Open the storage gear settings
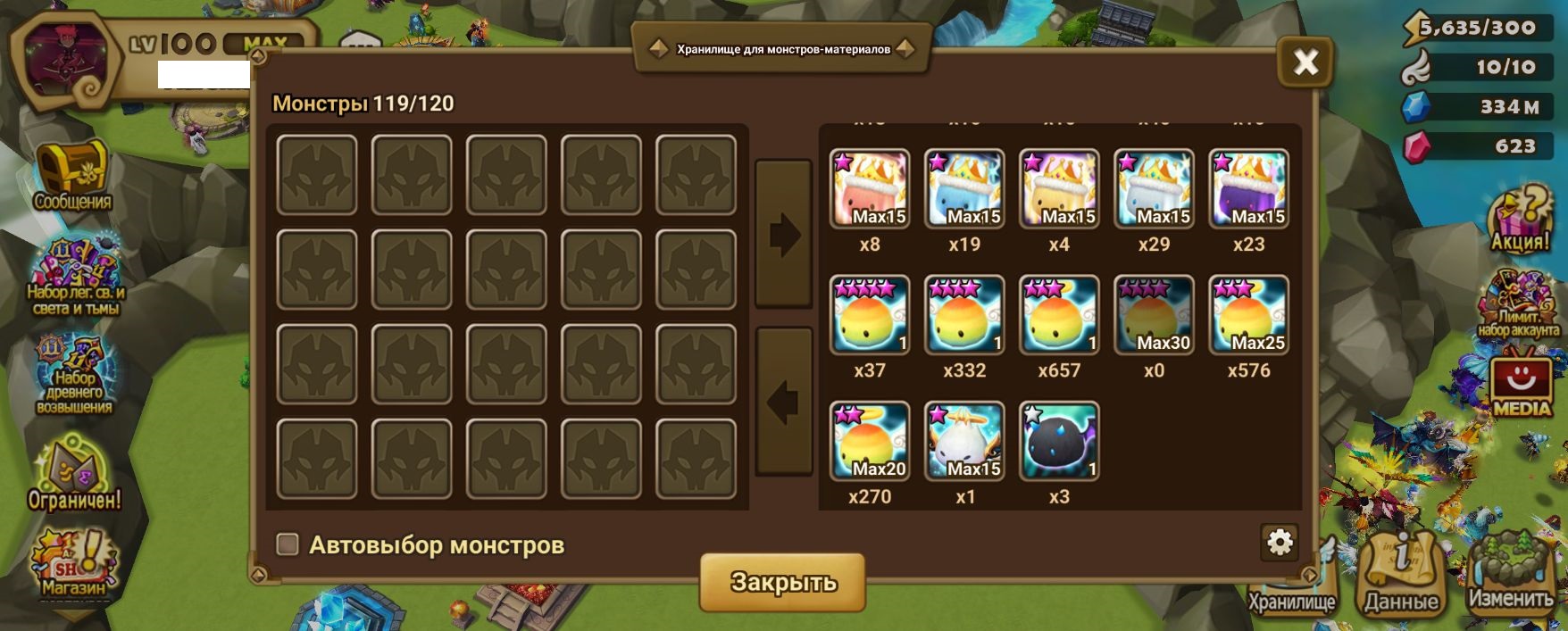Image resolution: width=1568 pixels, height=631 pixels. [x=1280, y=542]
